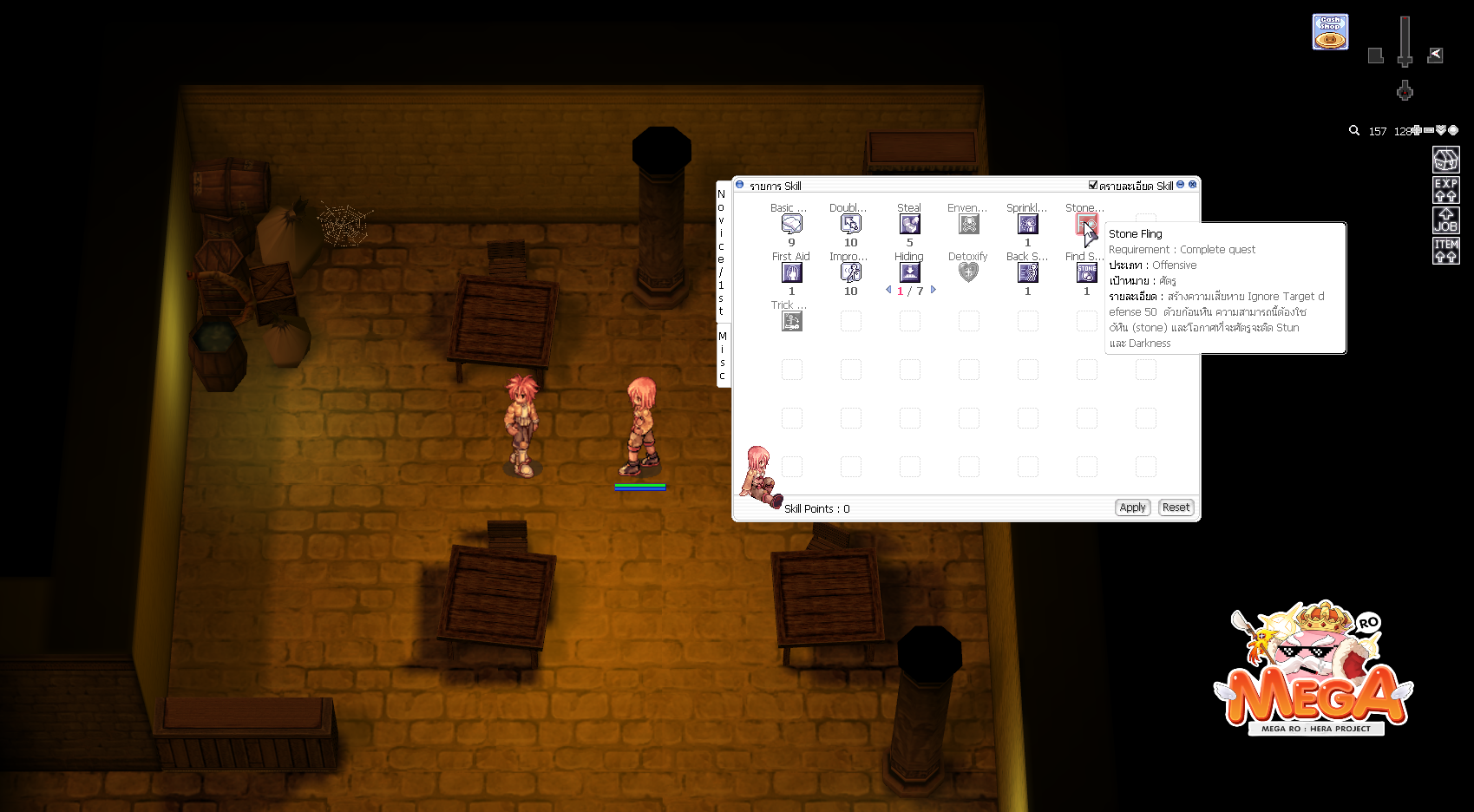Select the First Aid skill

[x=791, y=272]
